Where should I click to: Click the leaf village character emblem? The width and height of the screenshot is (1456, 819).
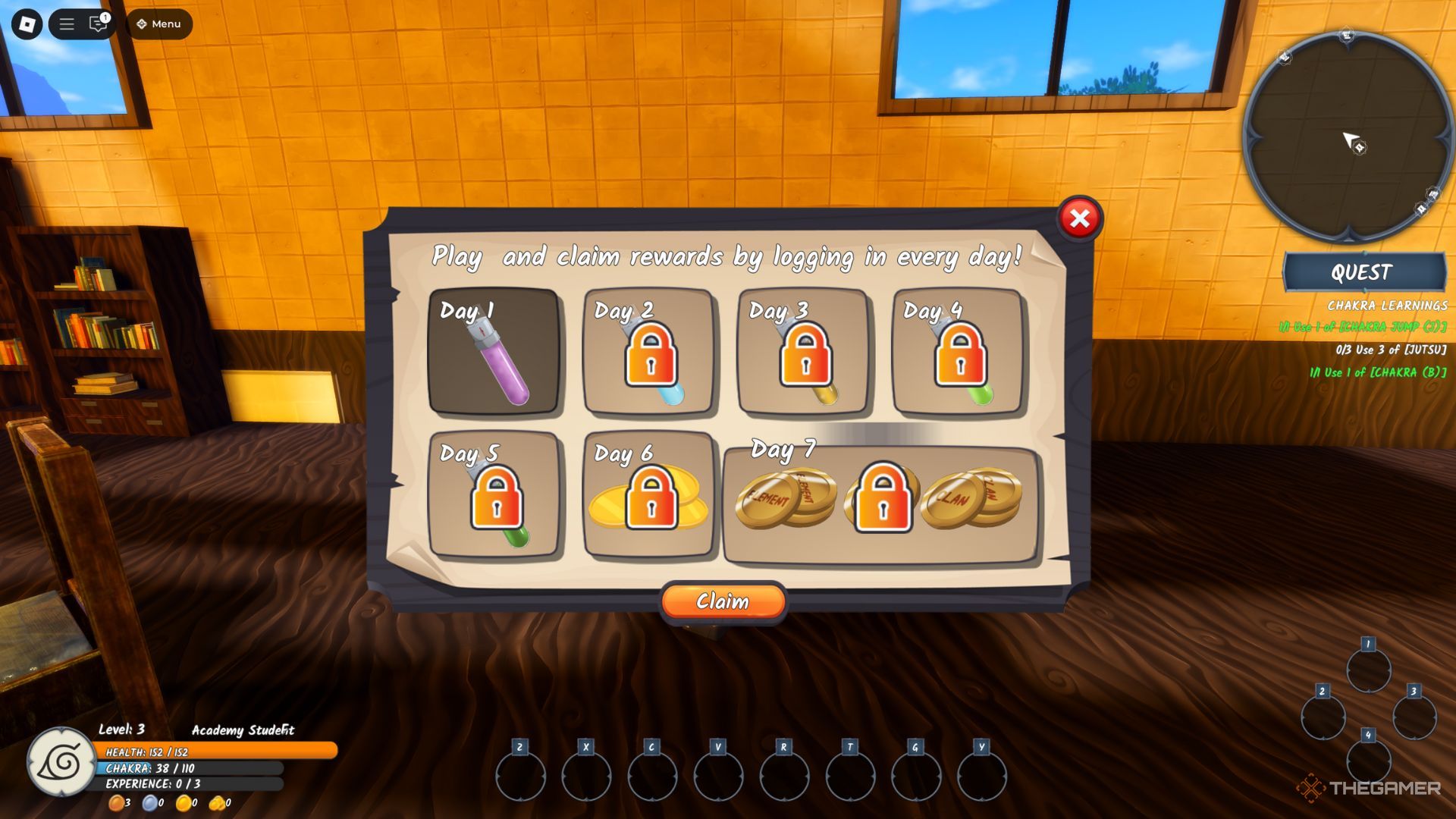tap(61, 761)
